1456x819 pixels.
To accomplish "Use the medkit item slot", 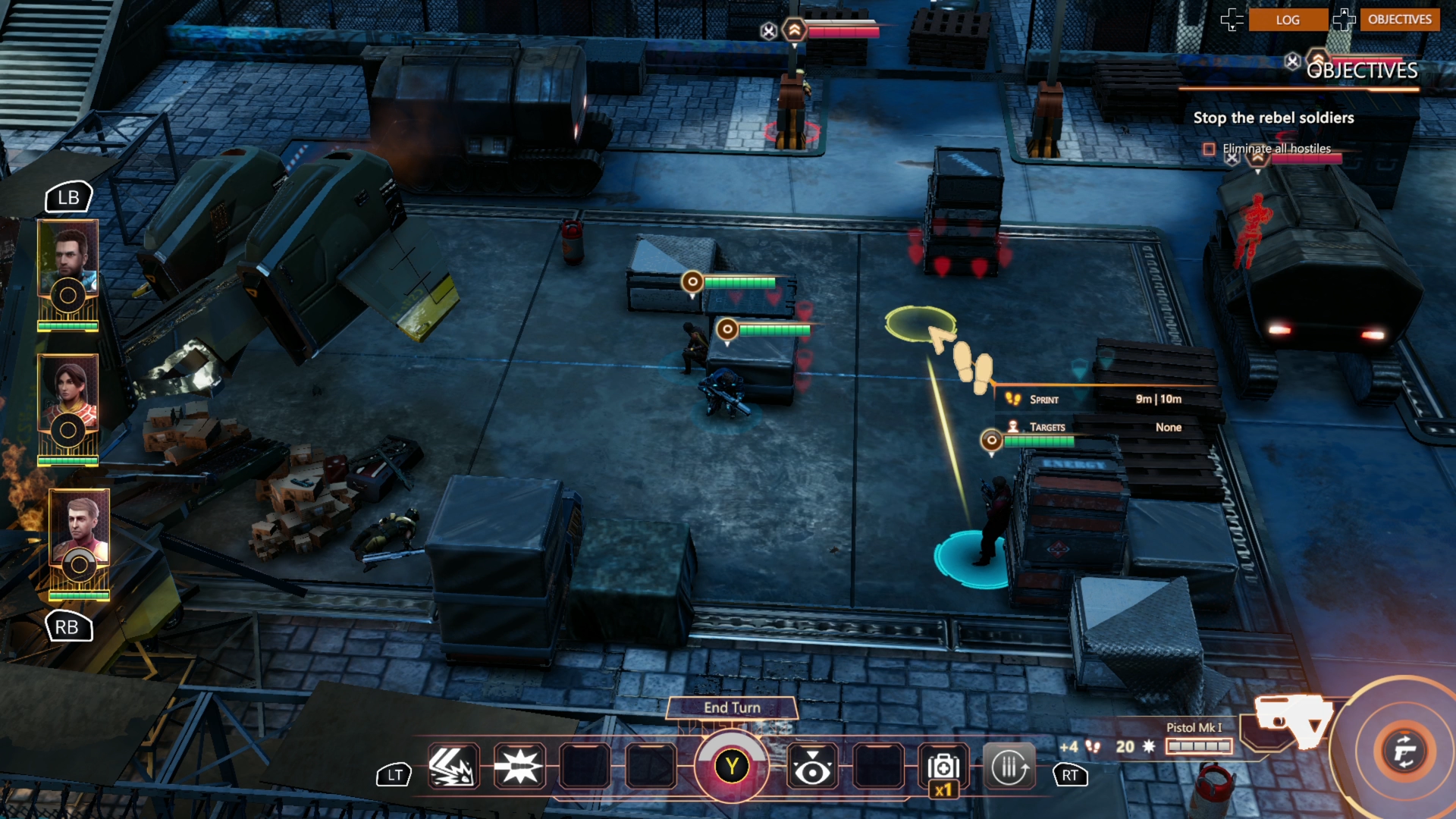I will tap(943, 767).
